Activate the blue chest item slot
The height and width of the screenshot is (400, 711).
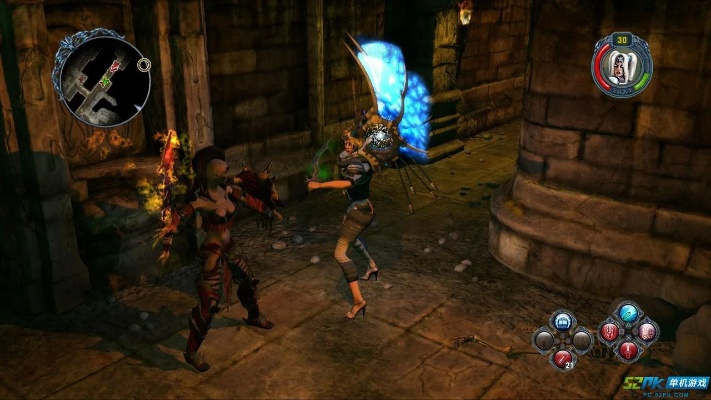562,321
